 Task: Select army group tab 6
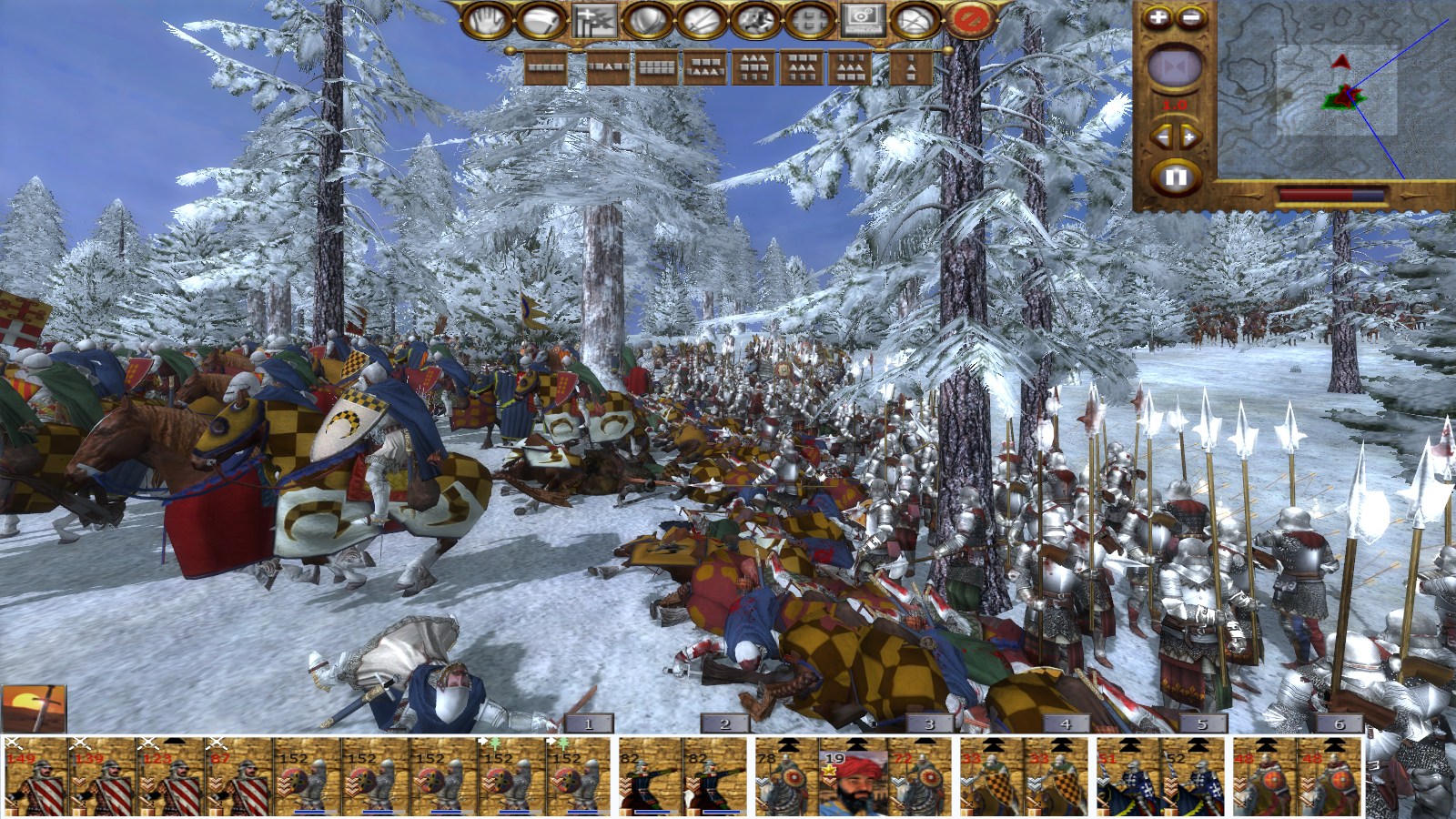tap(1339, 724)
